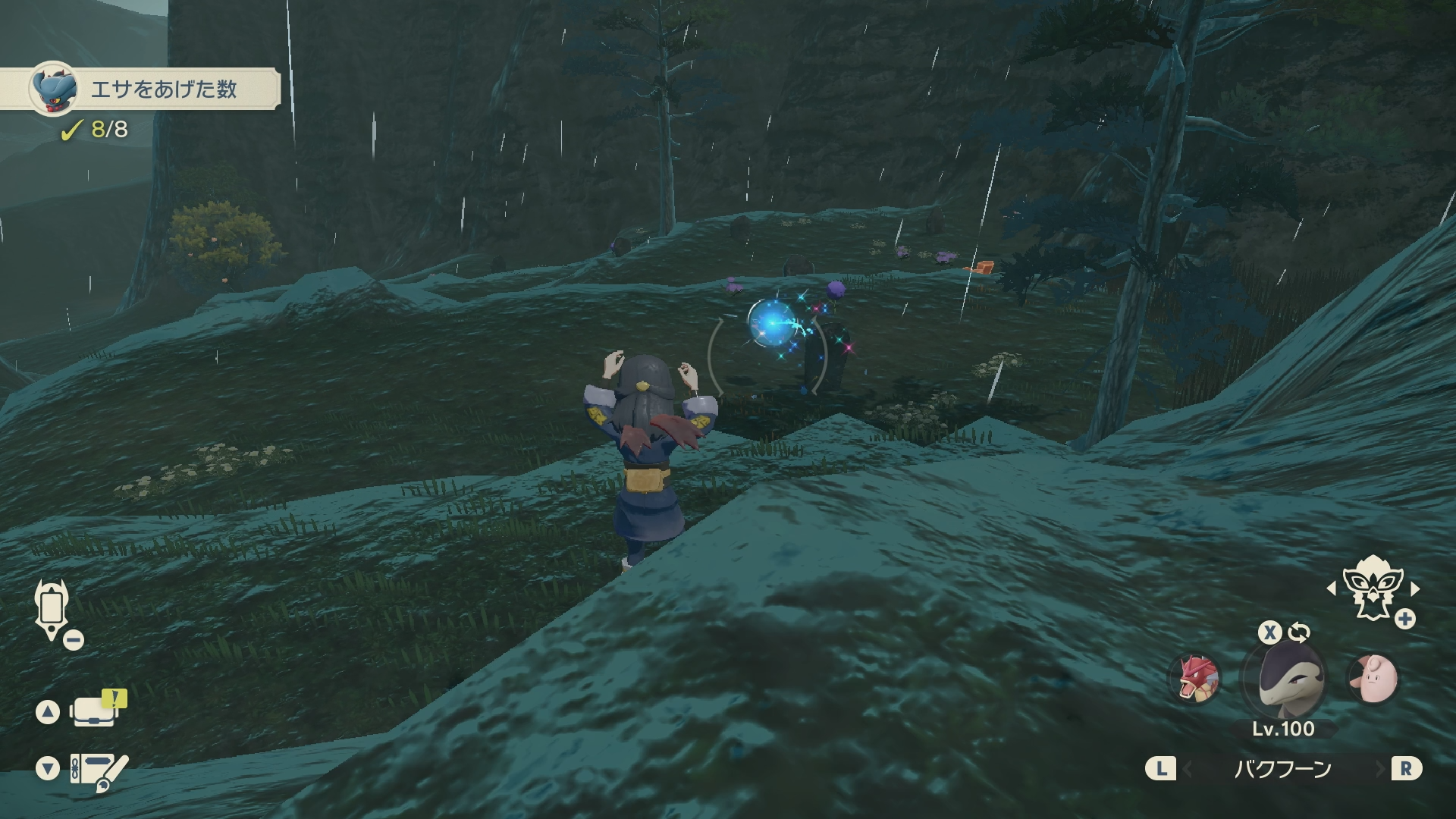Click the バクフーン name label
The height and width of the screenshot is (819, 1456).
(1282, 769)
